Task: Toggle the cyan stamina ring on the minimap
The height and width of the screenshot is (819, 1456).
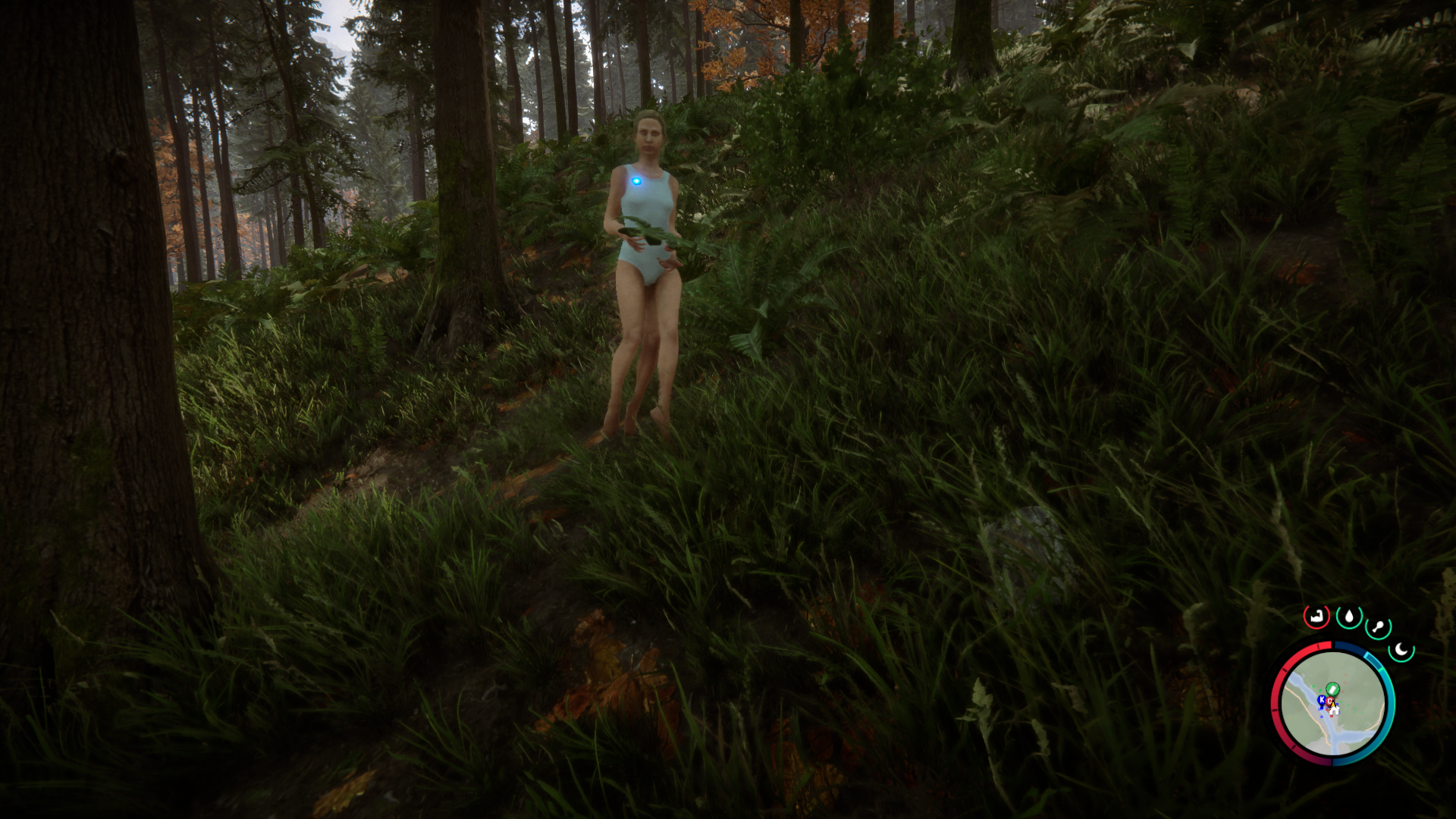Action: coord(1387,712)
